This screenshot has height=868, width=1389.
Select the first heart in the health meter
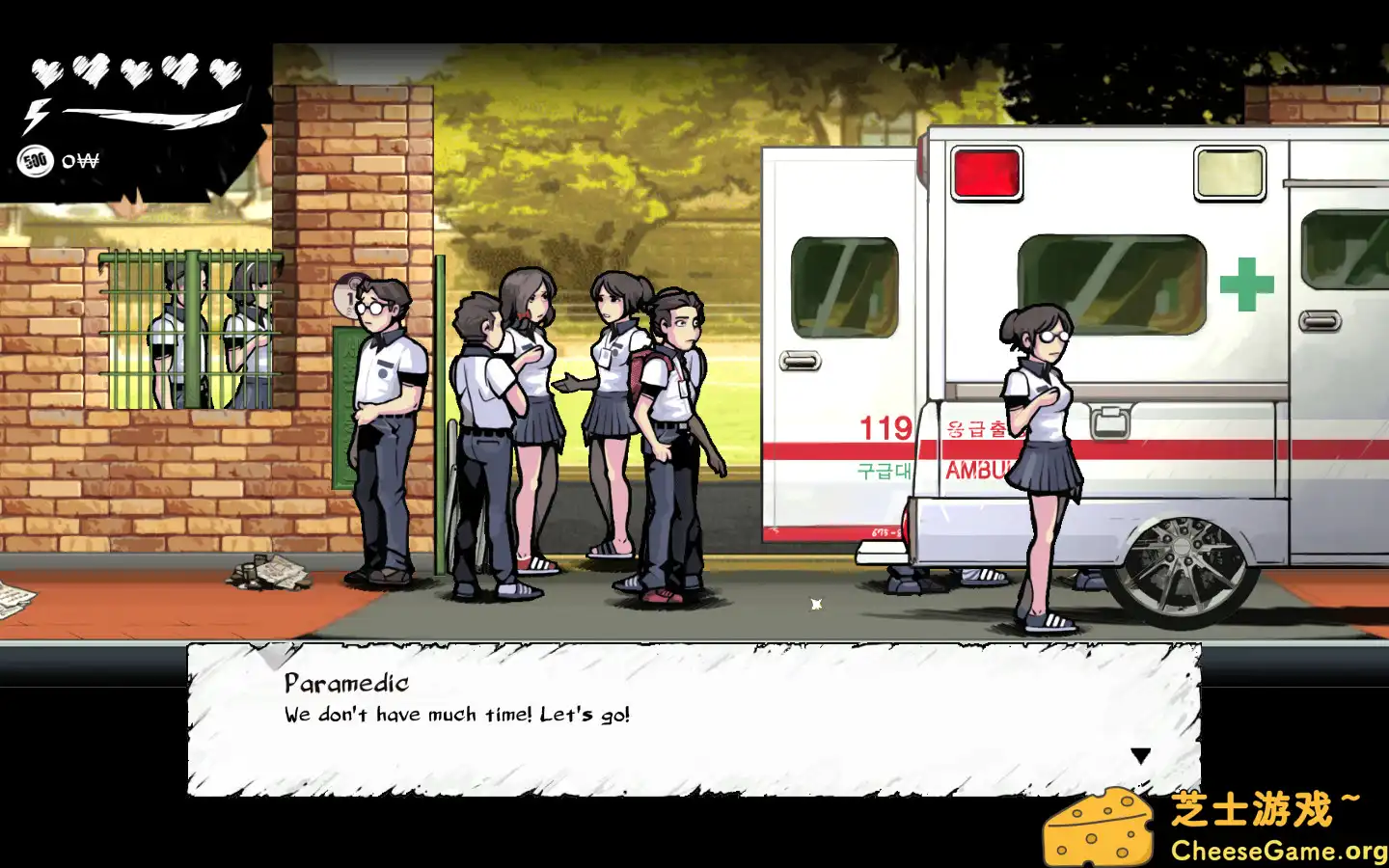(x=45, y=70)
